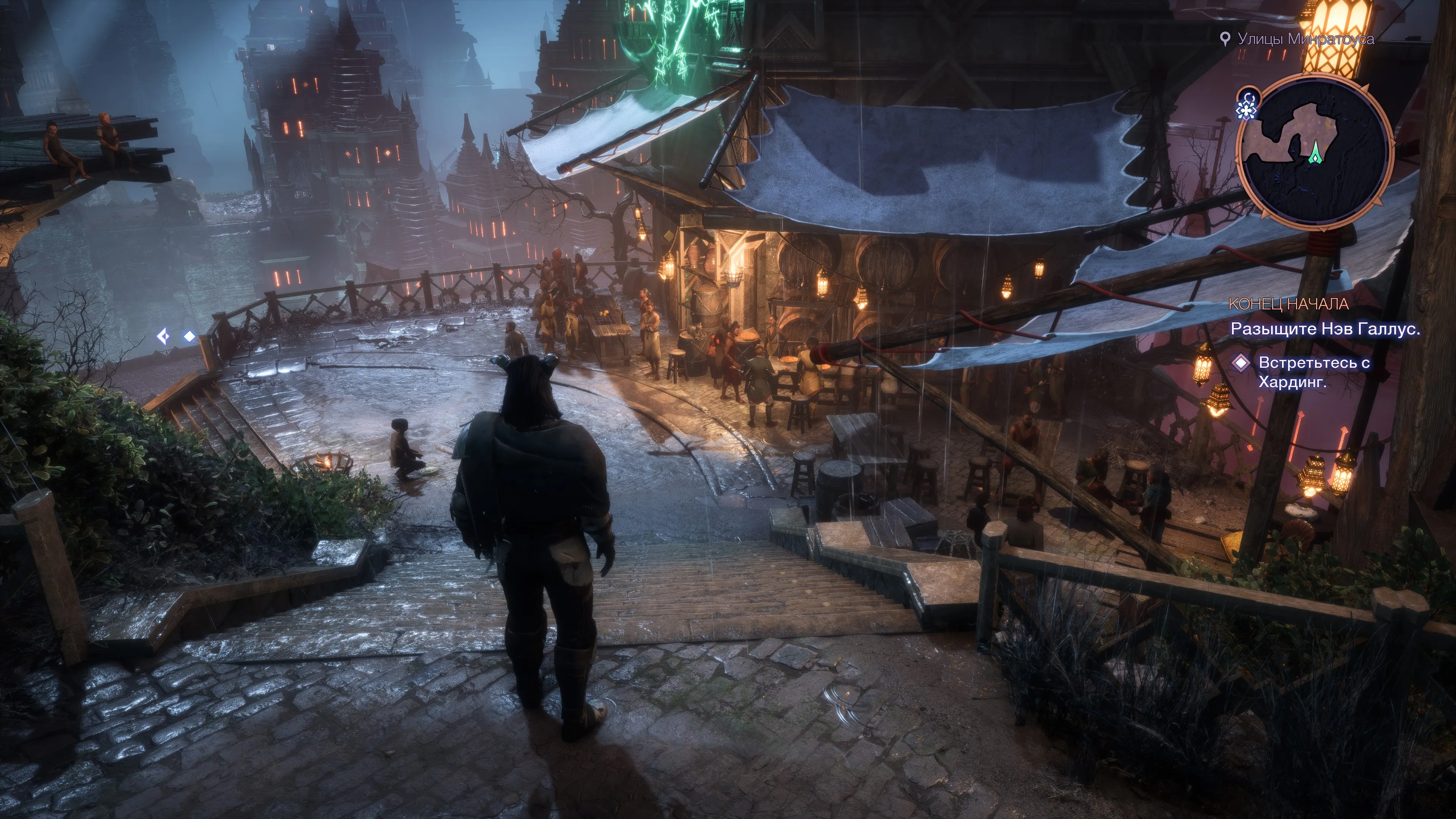Open the circular minimap
Screen dimensions: 1456x819
(1315, 152)
